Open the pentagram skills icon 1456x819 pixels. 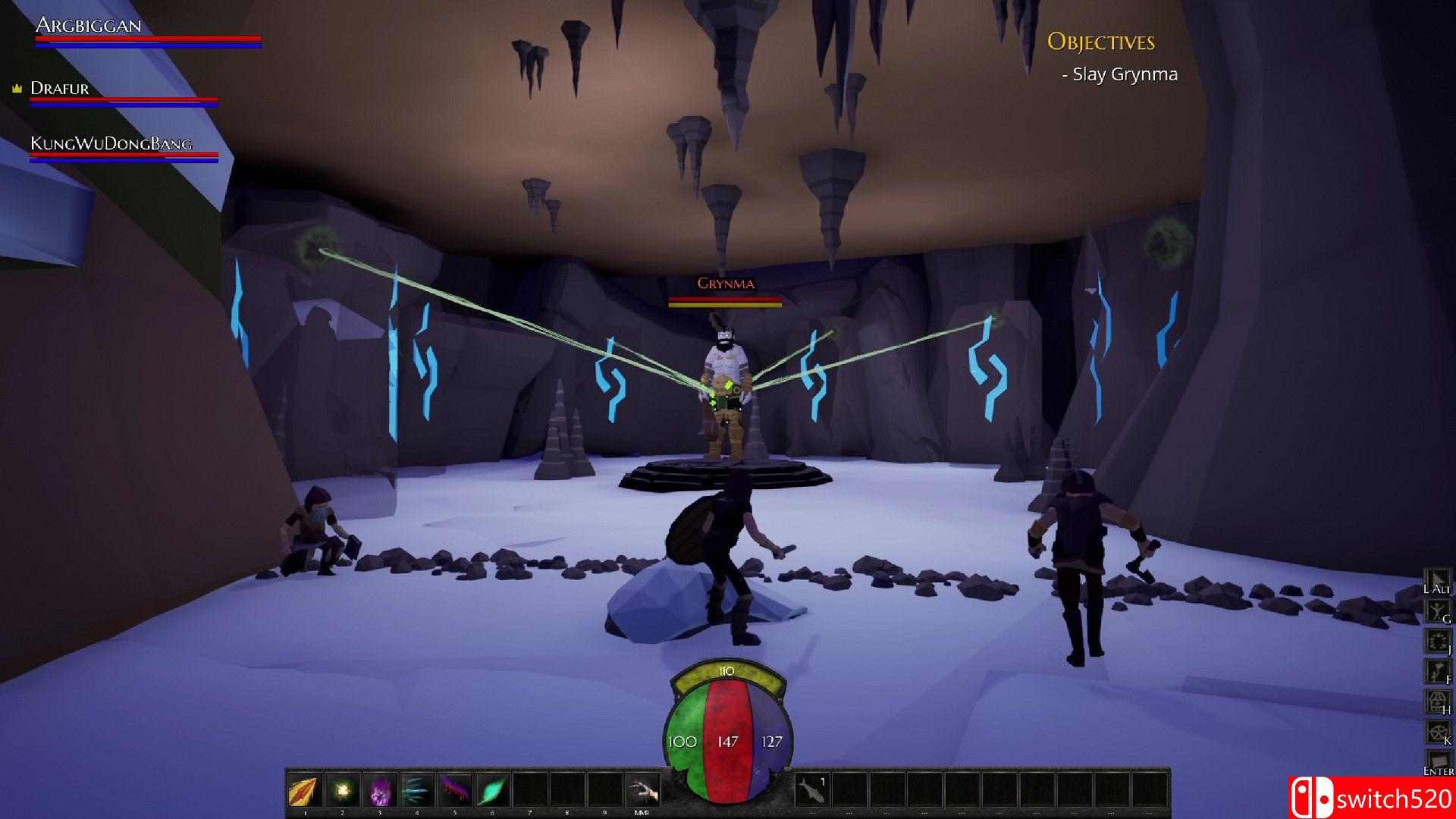coord(1436,733)
